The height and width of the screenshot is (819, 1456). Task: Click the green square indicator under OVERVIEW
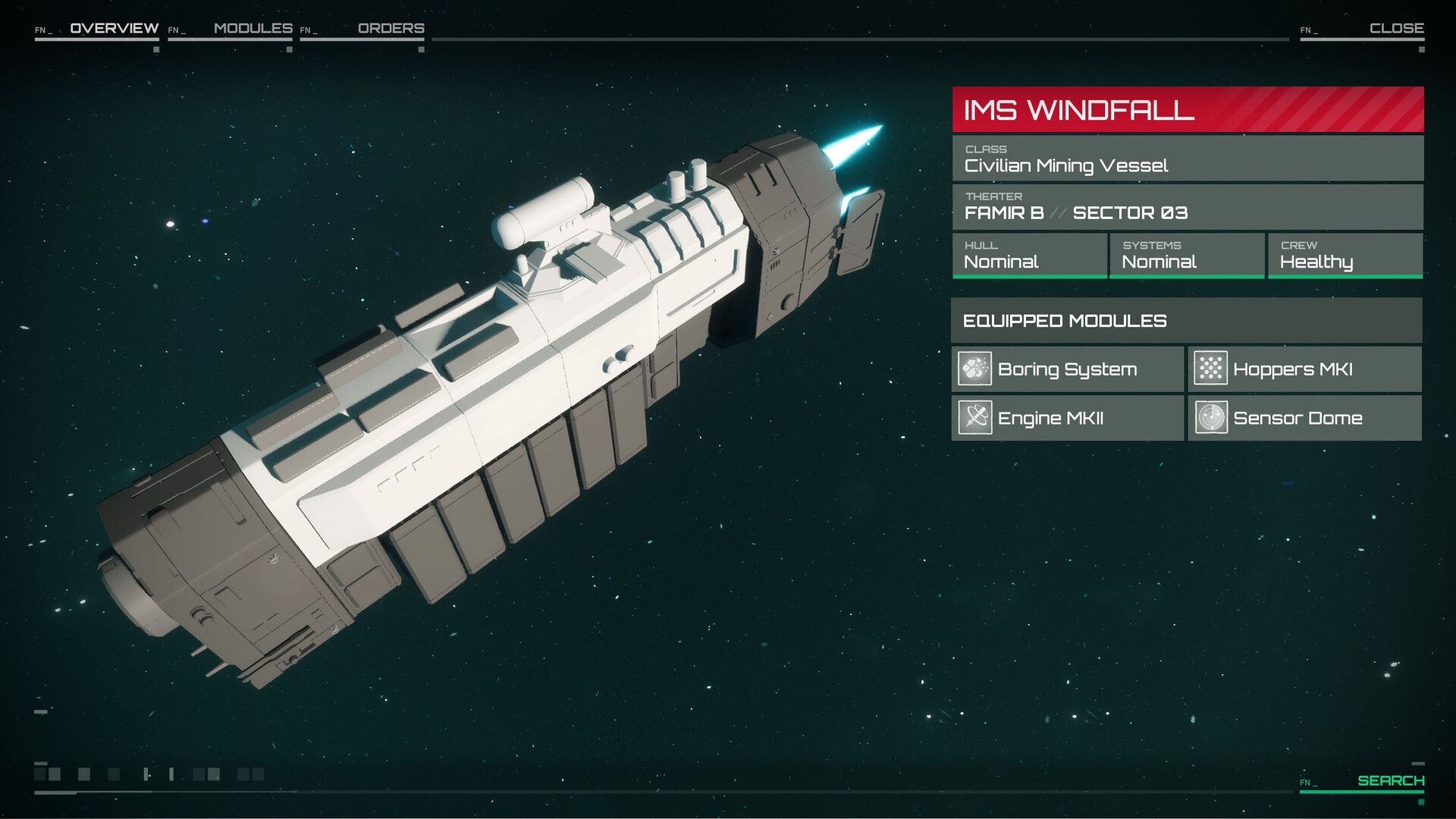coord(156,49)
